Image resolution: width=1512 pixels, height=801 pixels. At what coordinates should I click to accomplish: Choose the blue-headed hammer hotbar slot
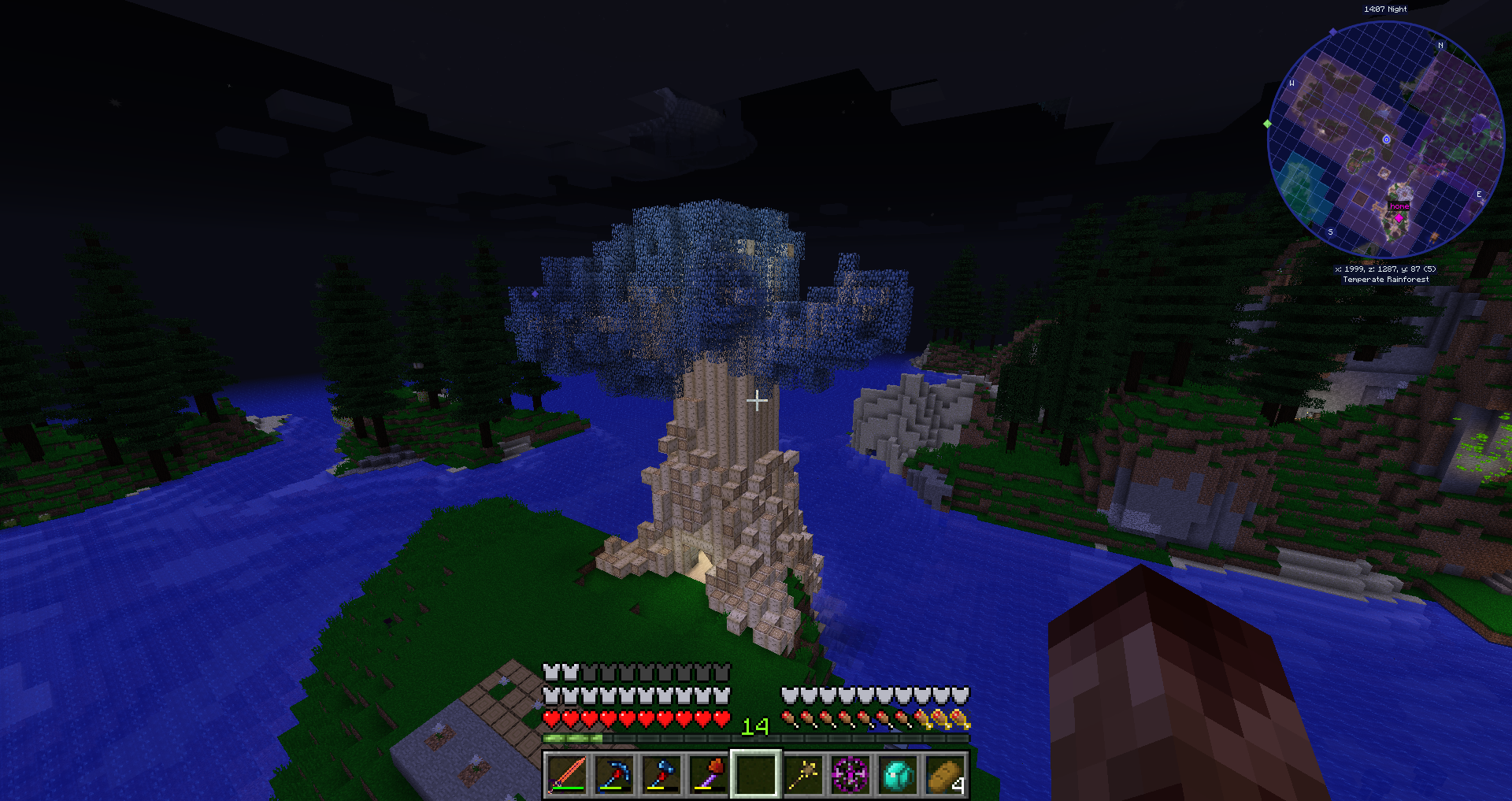tap(661, 774)
